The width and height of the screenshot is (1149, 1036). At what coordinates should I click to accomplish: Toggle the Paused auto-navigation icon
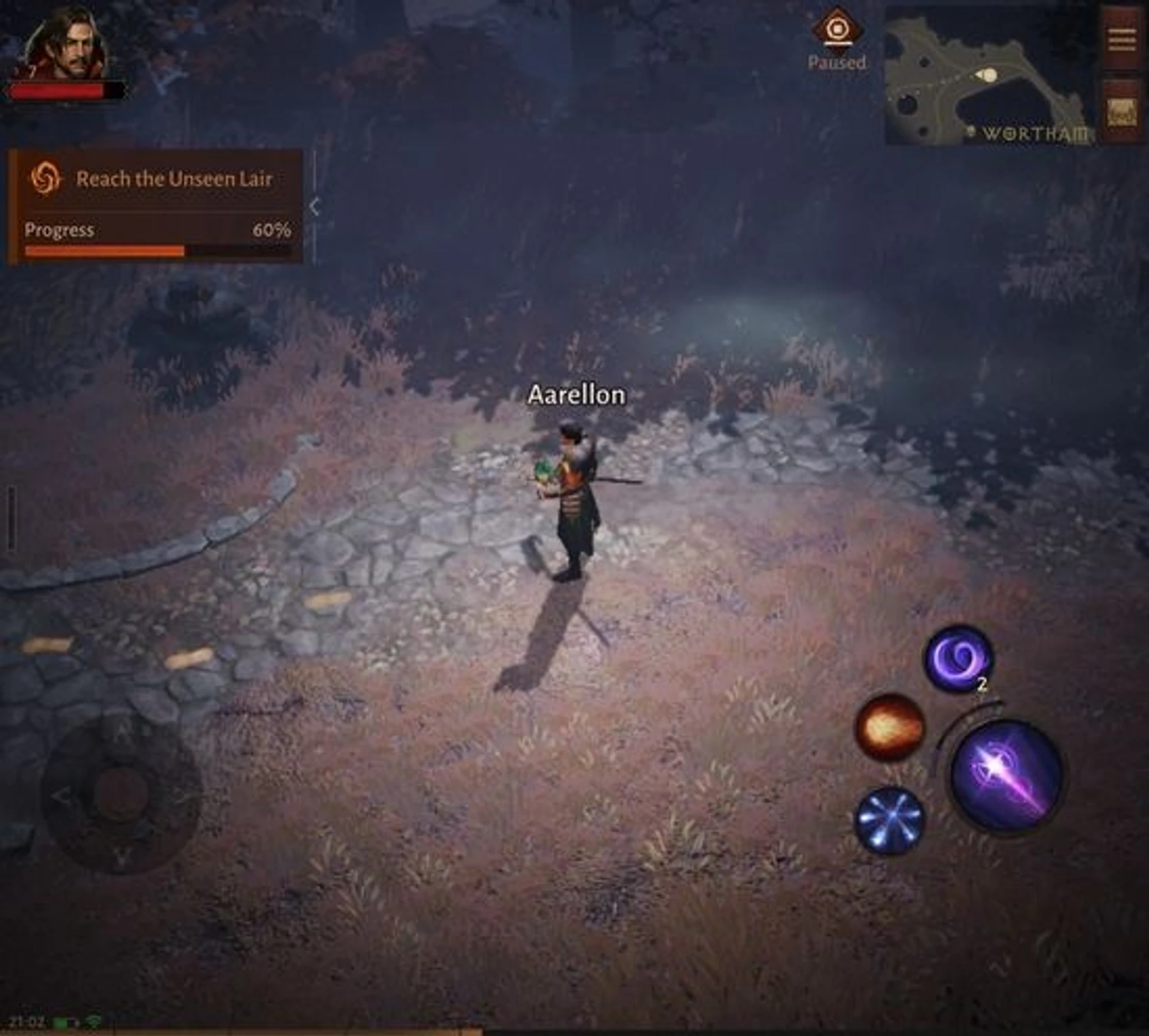click(837, 30)
